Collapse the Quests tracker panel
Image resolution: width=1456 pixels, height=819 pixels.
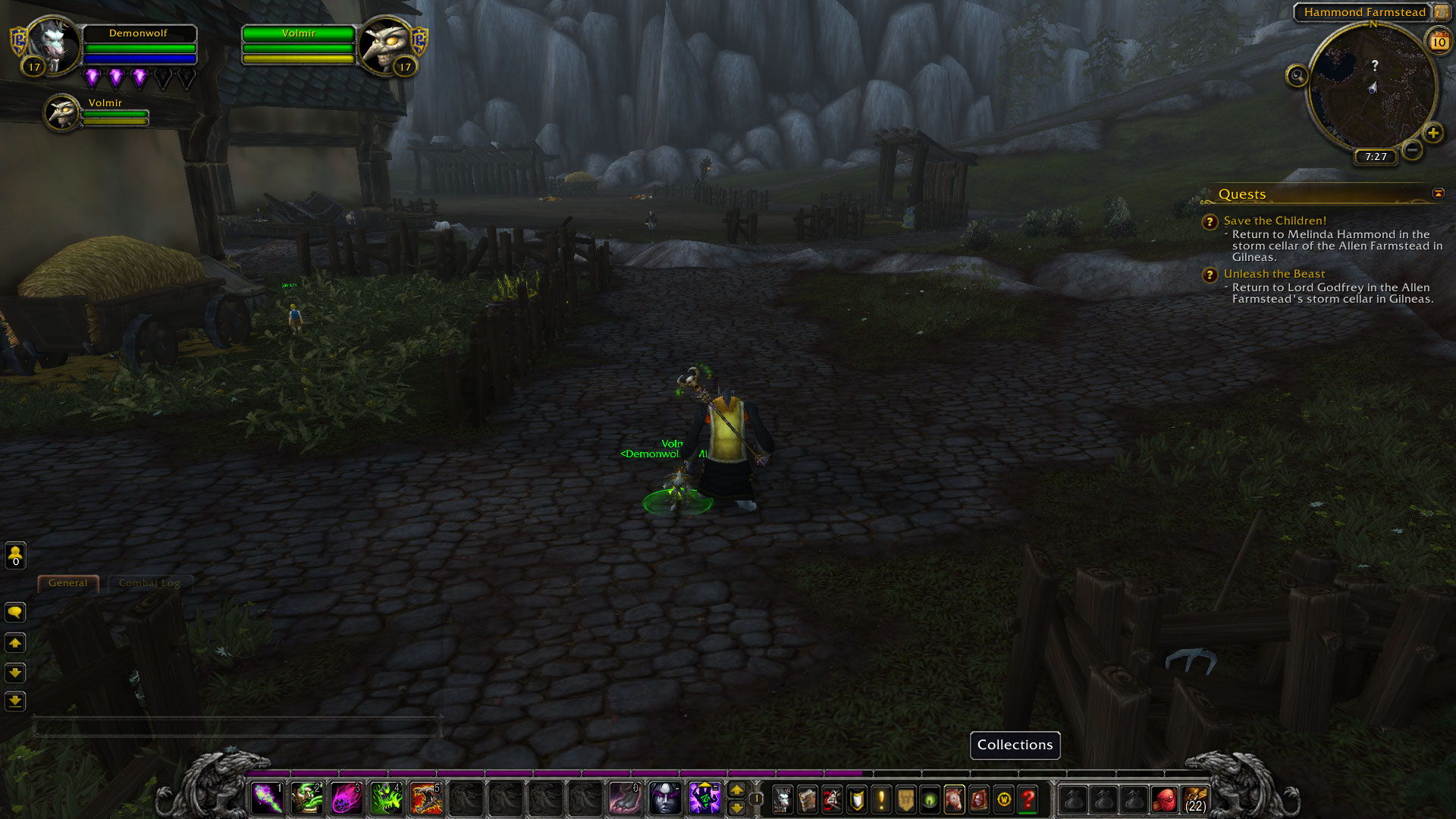tap(1438, 194)
